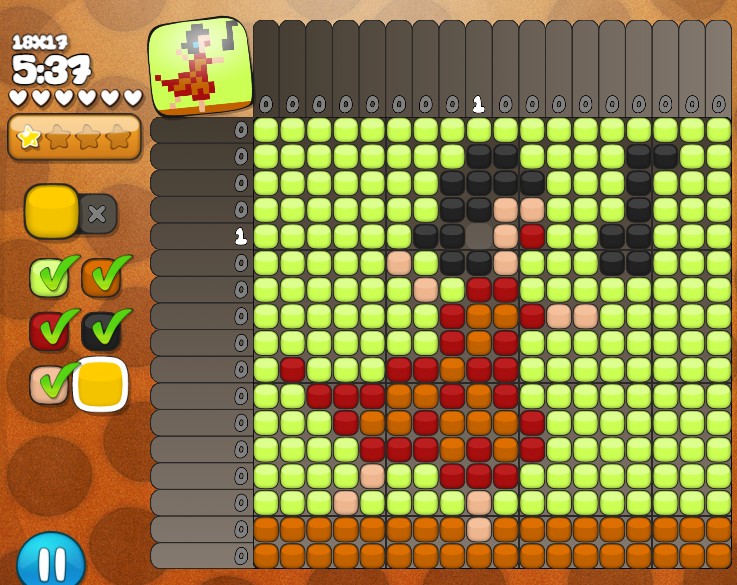Viewport: 737px width, 585px height.
Task: Pause the game with the blue button
Action: click(x=50, y=560)
